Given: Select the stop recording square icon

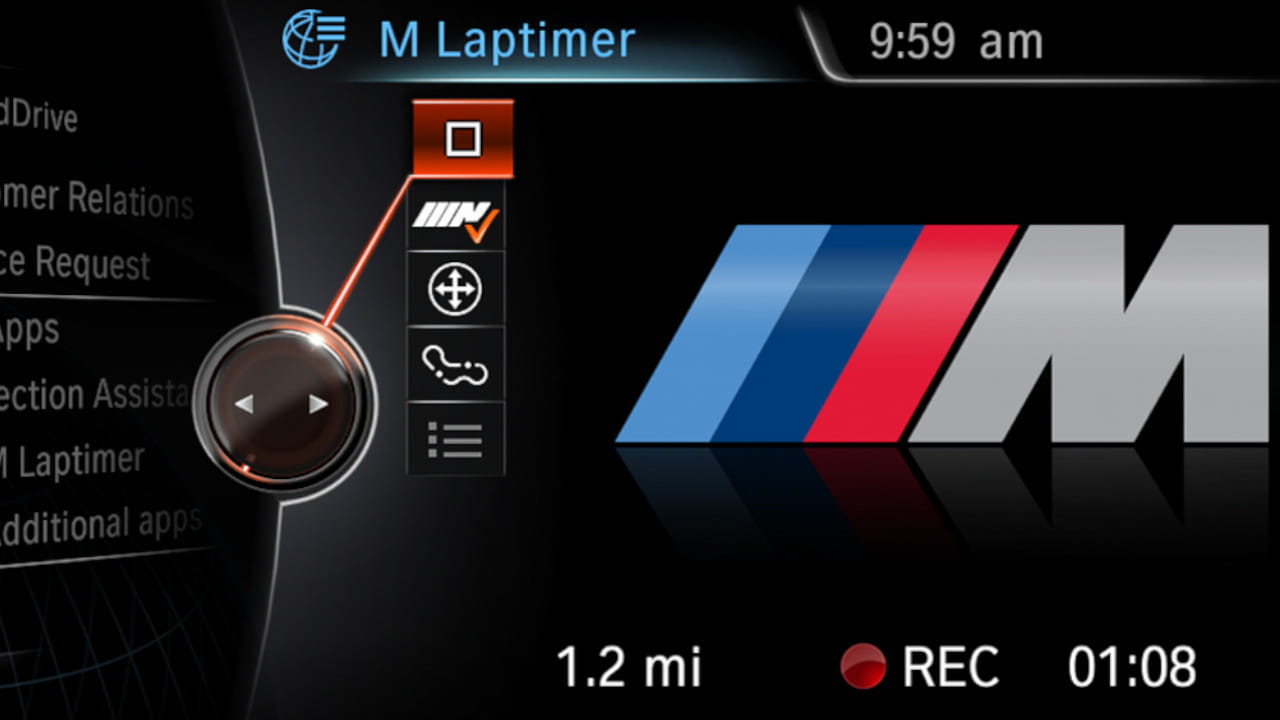Looking at the screenshot, I should [x=460, y=138].
